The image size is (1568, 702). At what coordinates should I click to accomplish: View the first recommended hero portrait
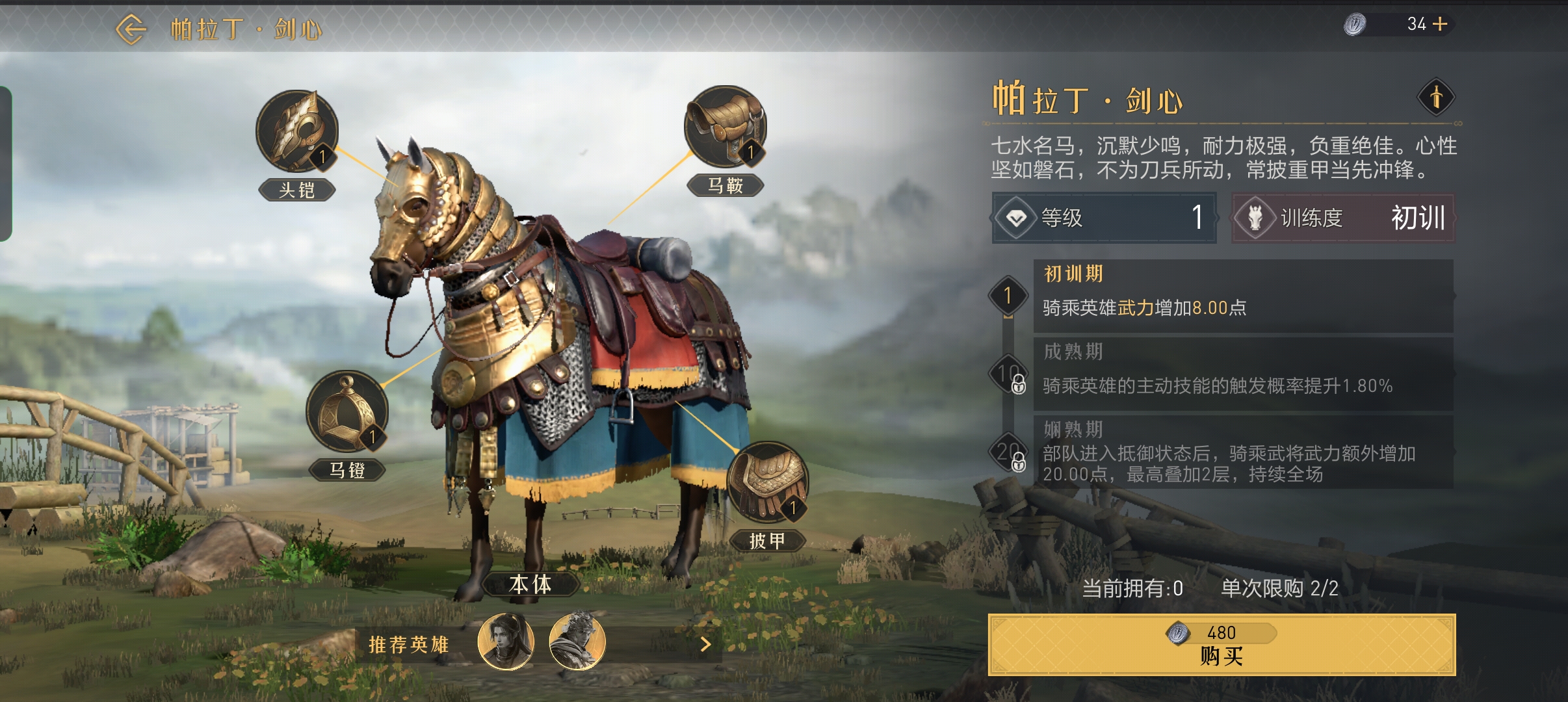(506, 642)
